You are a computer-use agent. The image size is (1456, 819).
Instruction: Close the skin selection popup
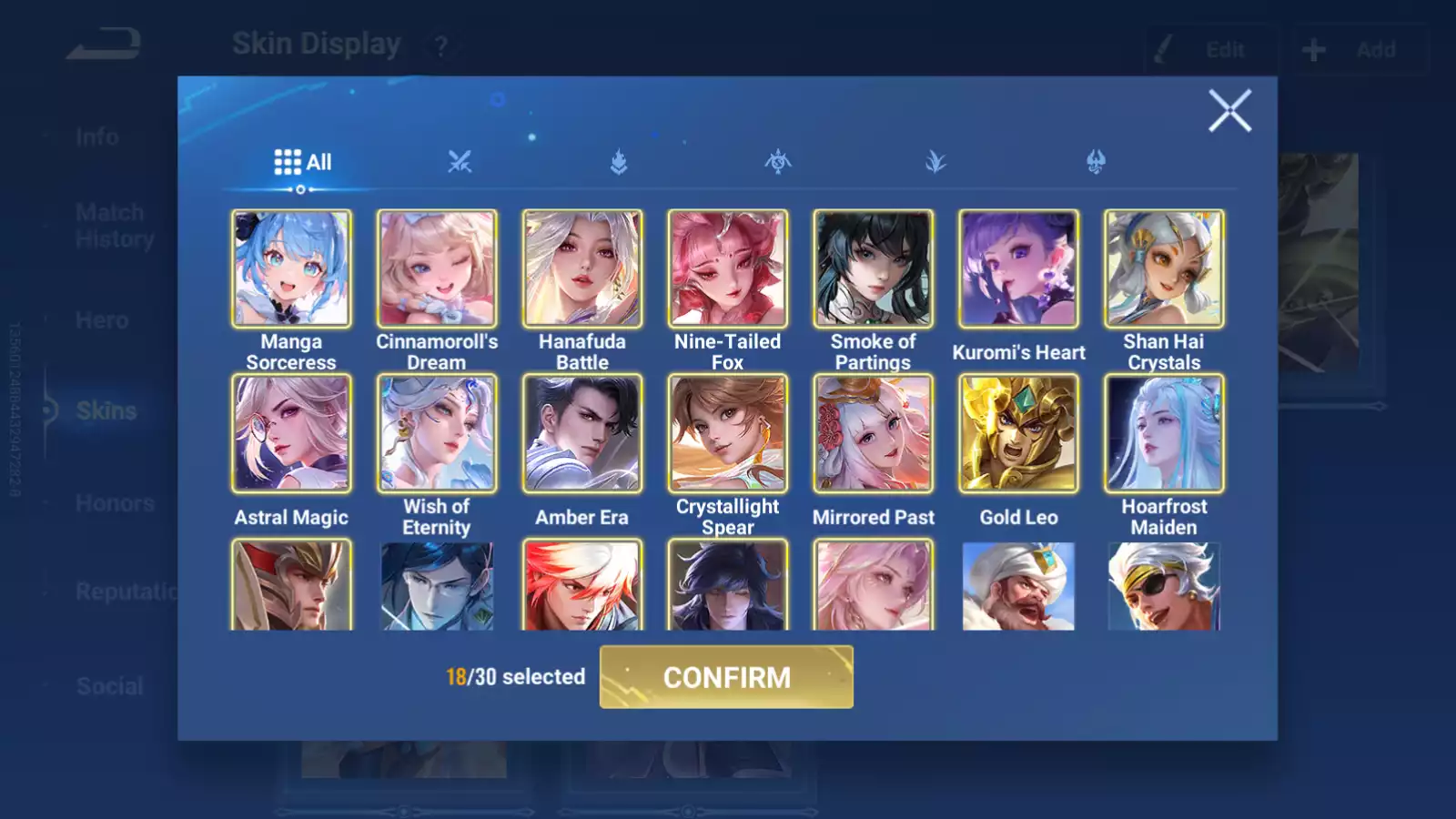1229,111
